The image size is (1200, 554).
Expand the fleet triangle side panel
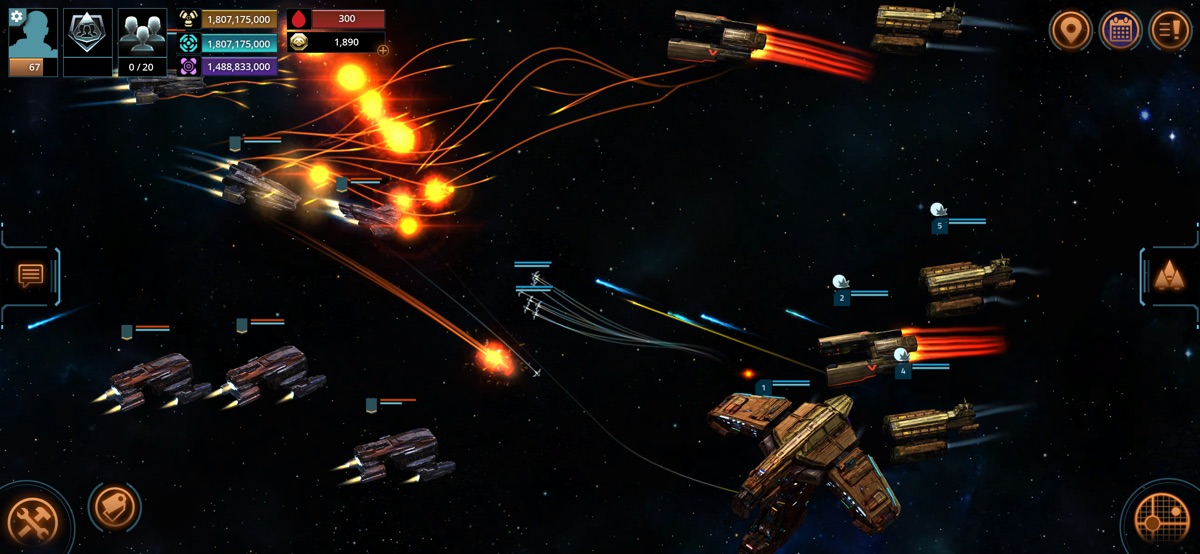coord(1167,275)
